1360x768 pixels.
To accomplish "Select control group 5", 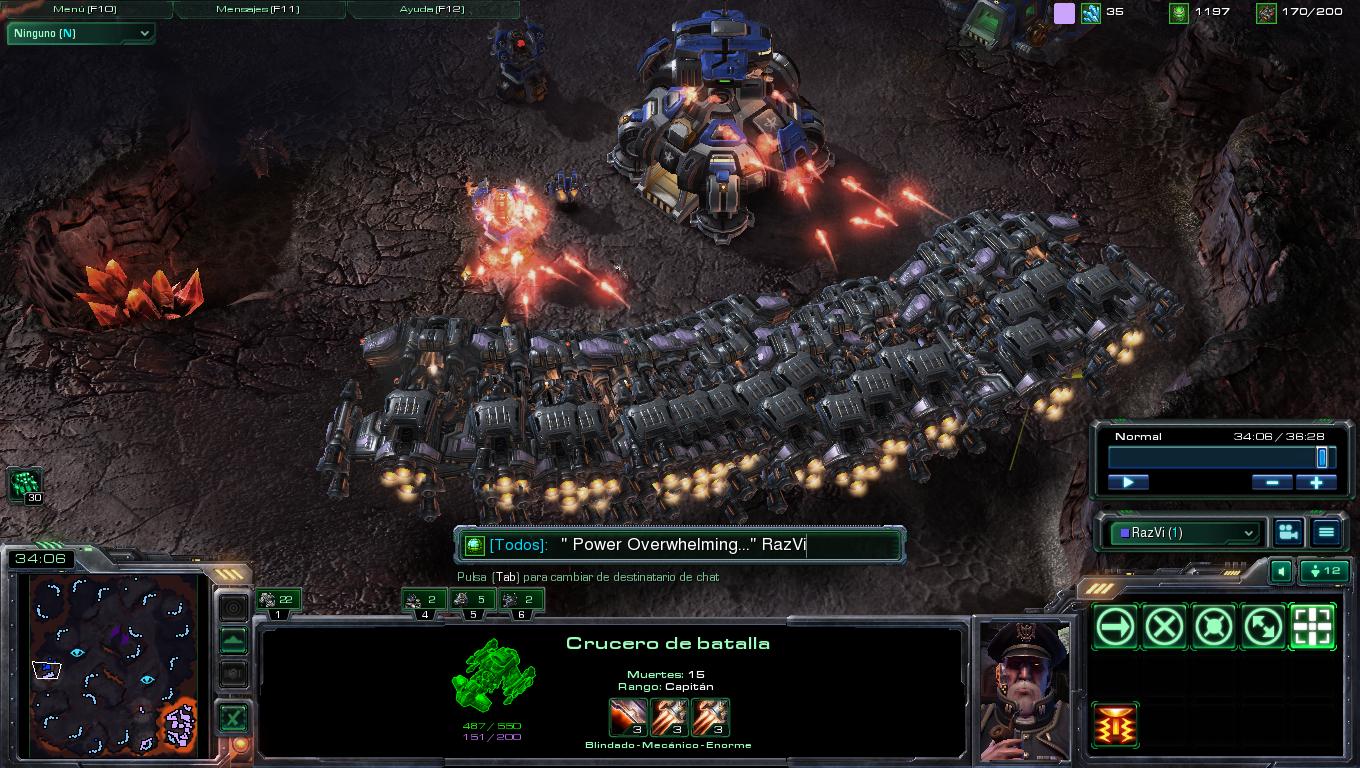I will click(x=472, y=601).
